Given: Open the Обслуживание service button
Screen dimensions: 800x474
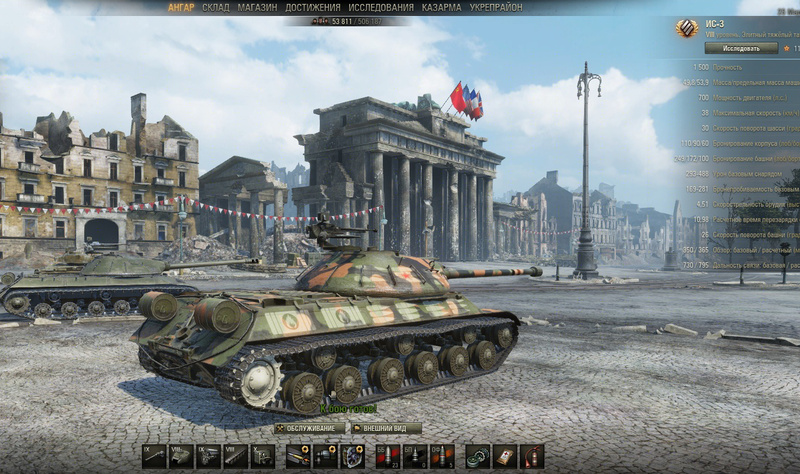Looking at the screenshot, I should point(309,428).
